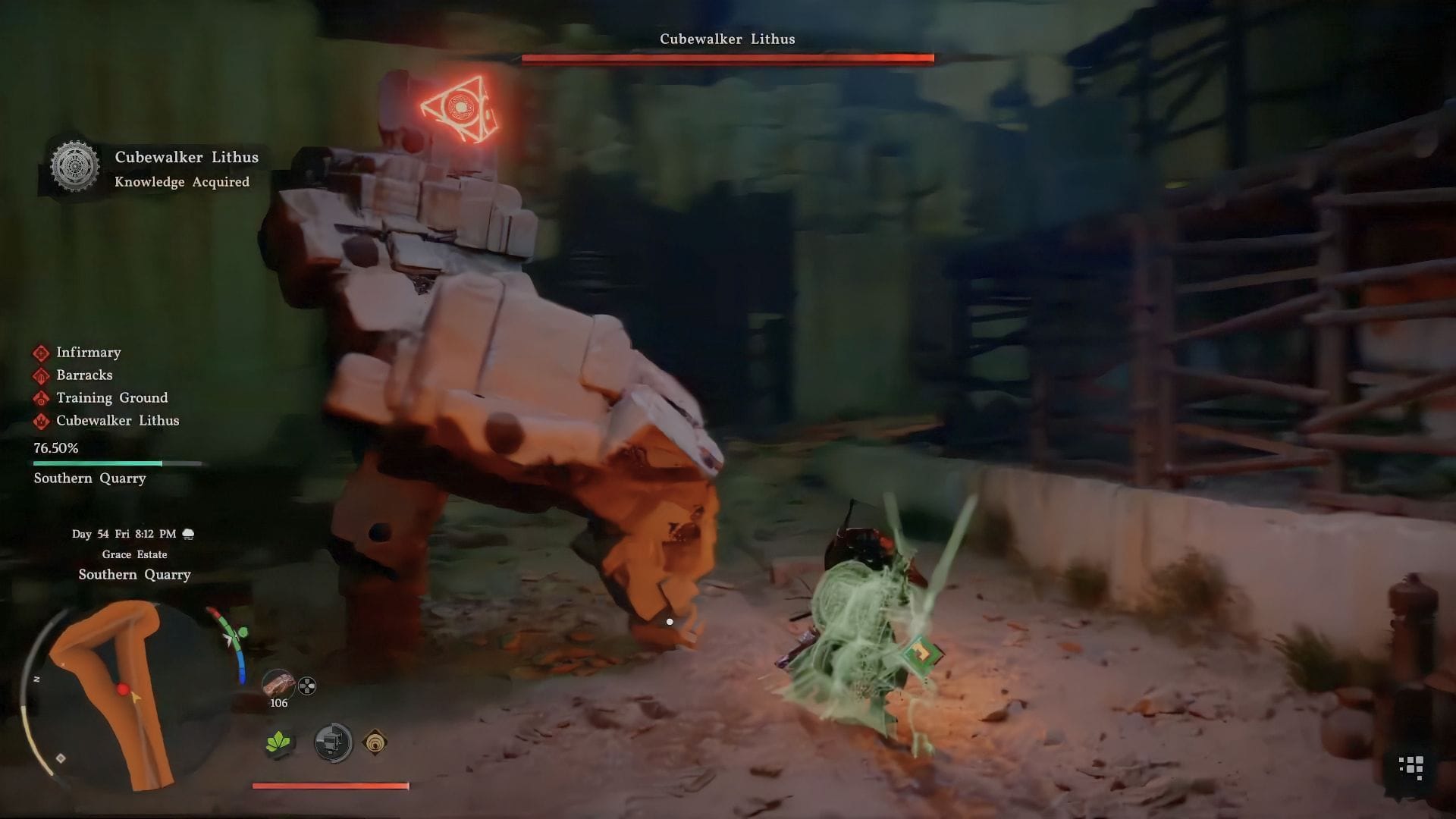Screen dimensions: 1456x819
Task: Click the glowing red triangle lock-on marker
Action: click(x=460, y=109)
